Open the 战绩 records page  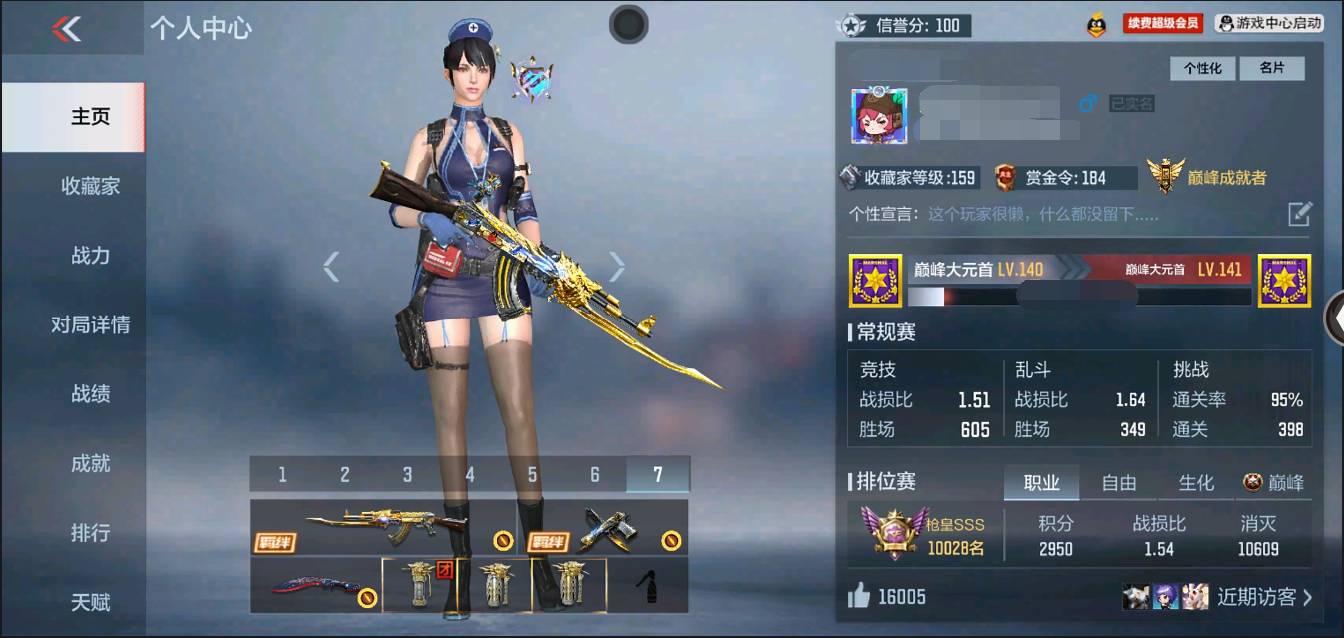click(90, 394)
